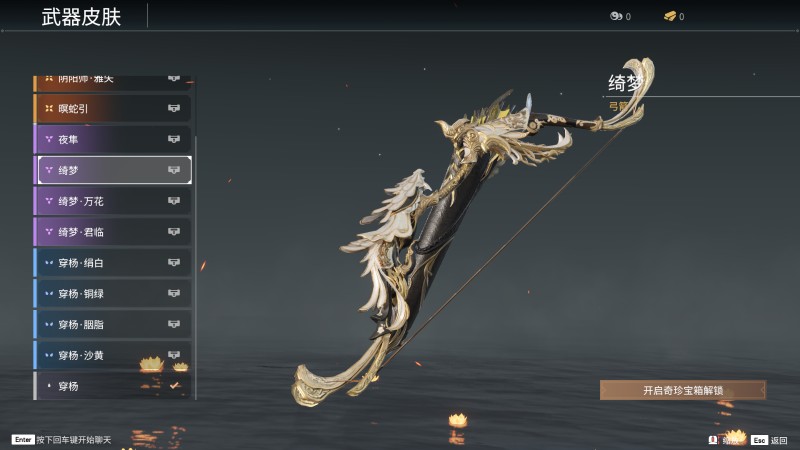Viewport: 800px width, 450px height.
Task: Pick the 绮梦·万花 skin
Action: coord(112,201)
